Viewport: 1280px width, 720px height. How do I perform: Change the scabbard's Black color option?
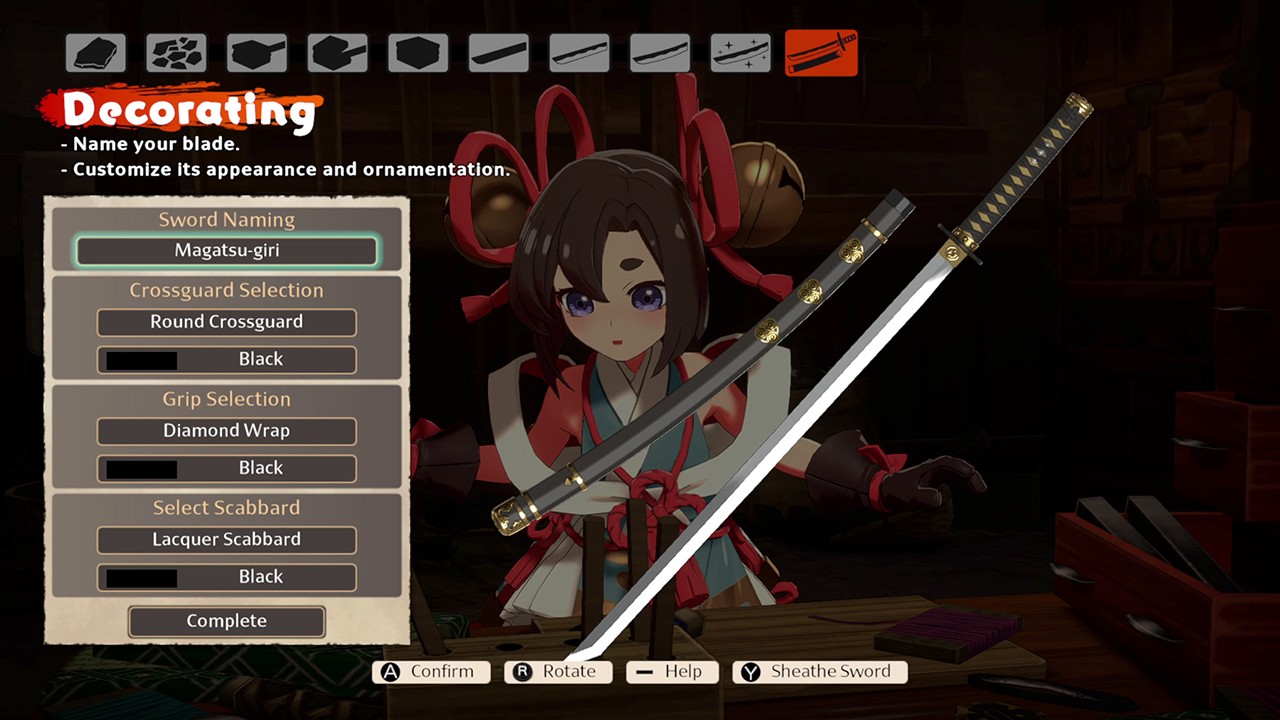tap(227, 577)
